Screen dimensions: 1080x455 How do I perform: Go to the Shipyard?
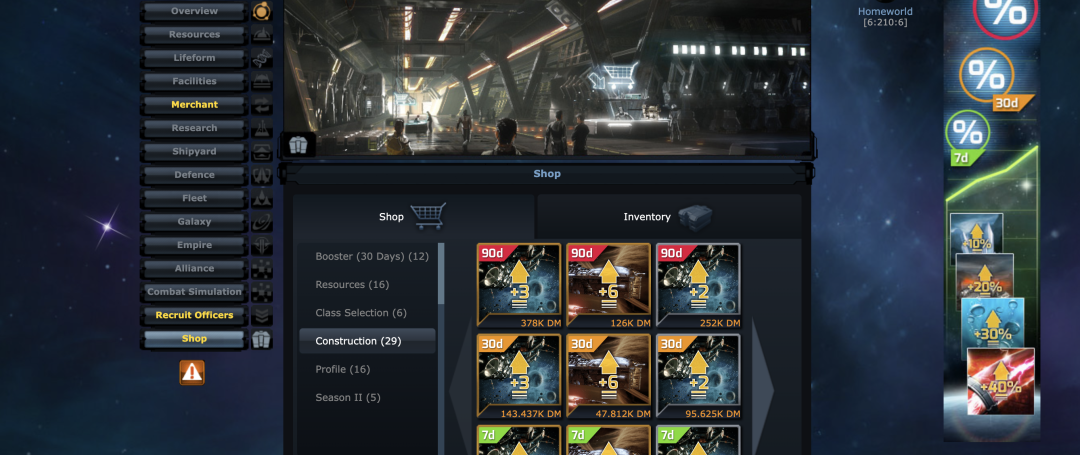point(194,152)
